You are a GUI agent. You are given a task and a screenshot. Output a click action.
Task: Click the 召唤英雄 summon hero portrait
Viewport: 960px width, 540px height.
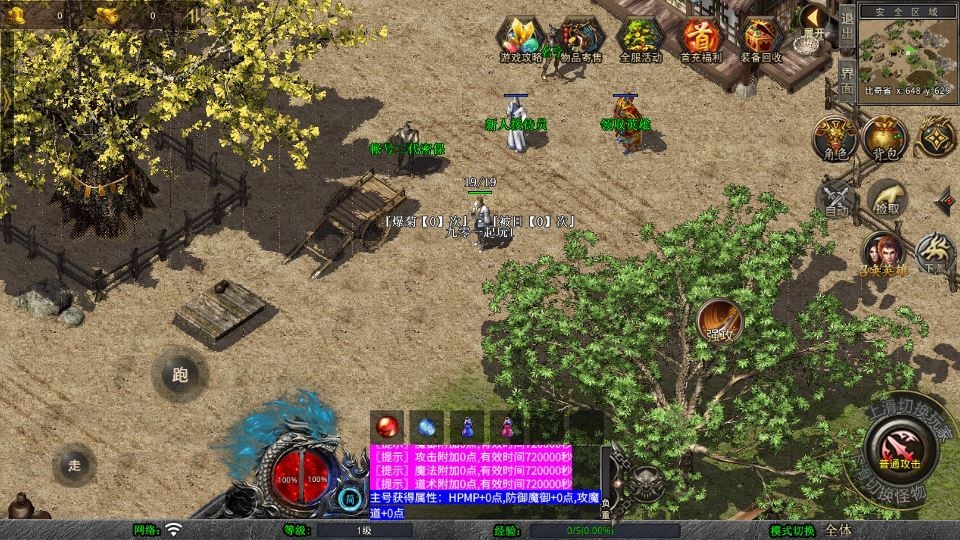tap(884, 251)
